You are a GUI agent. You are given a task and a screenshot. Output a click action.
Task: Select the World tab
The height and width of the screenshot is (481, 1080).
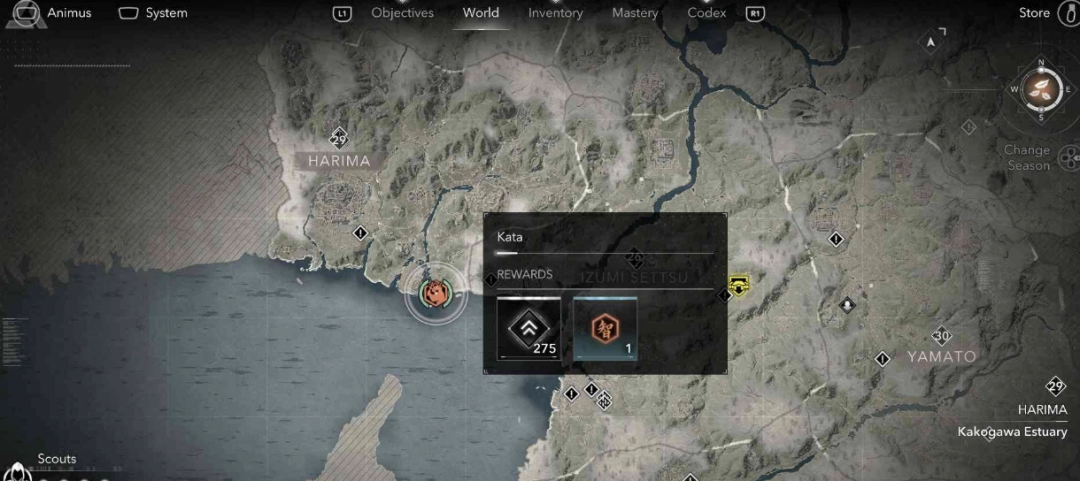click(481, 13)
